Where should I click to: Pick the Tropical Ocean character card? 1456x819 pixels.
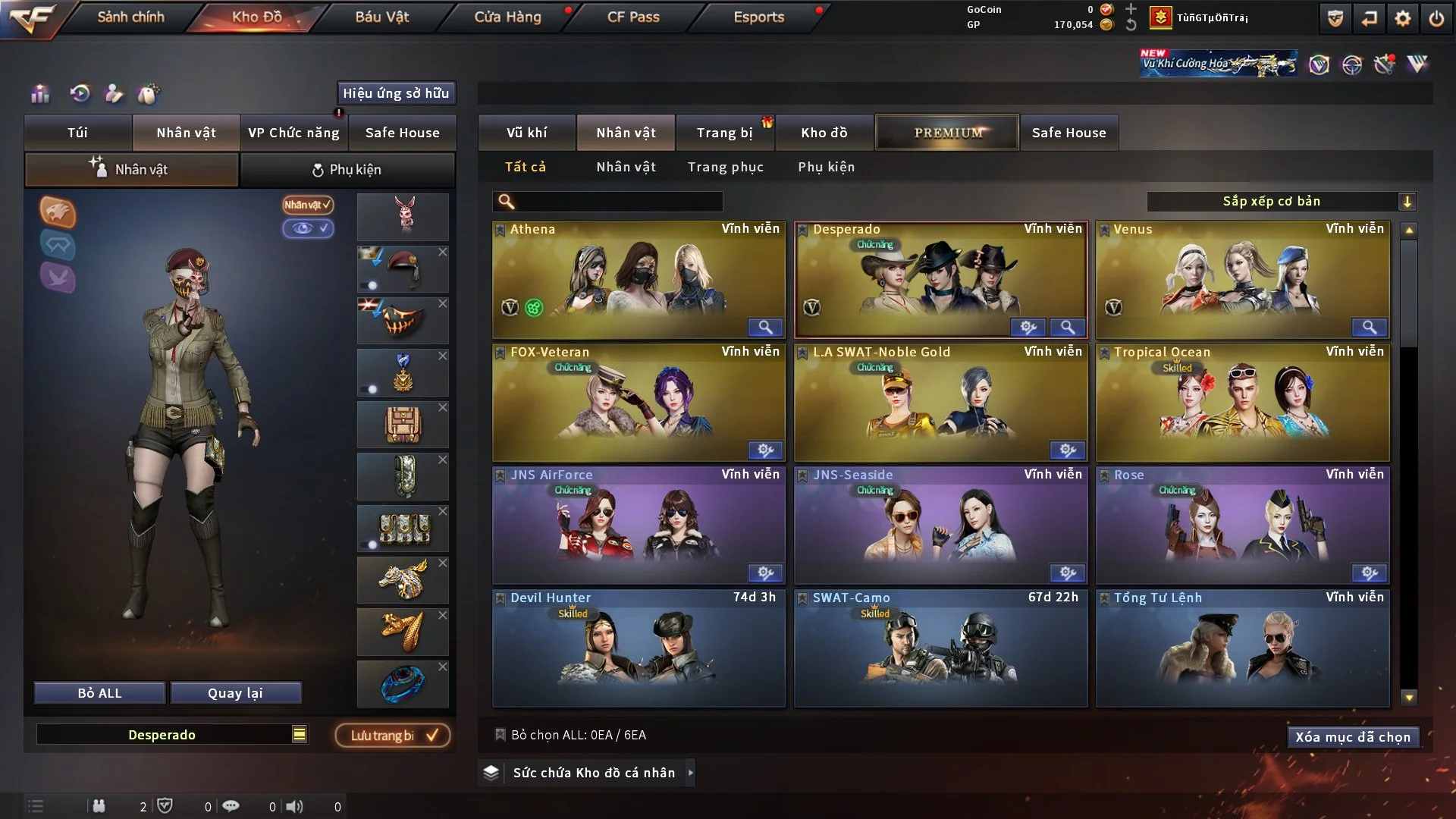(x=1242, y=402)
